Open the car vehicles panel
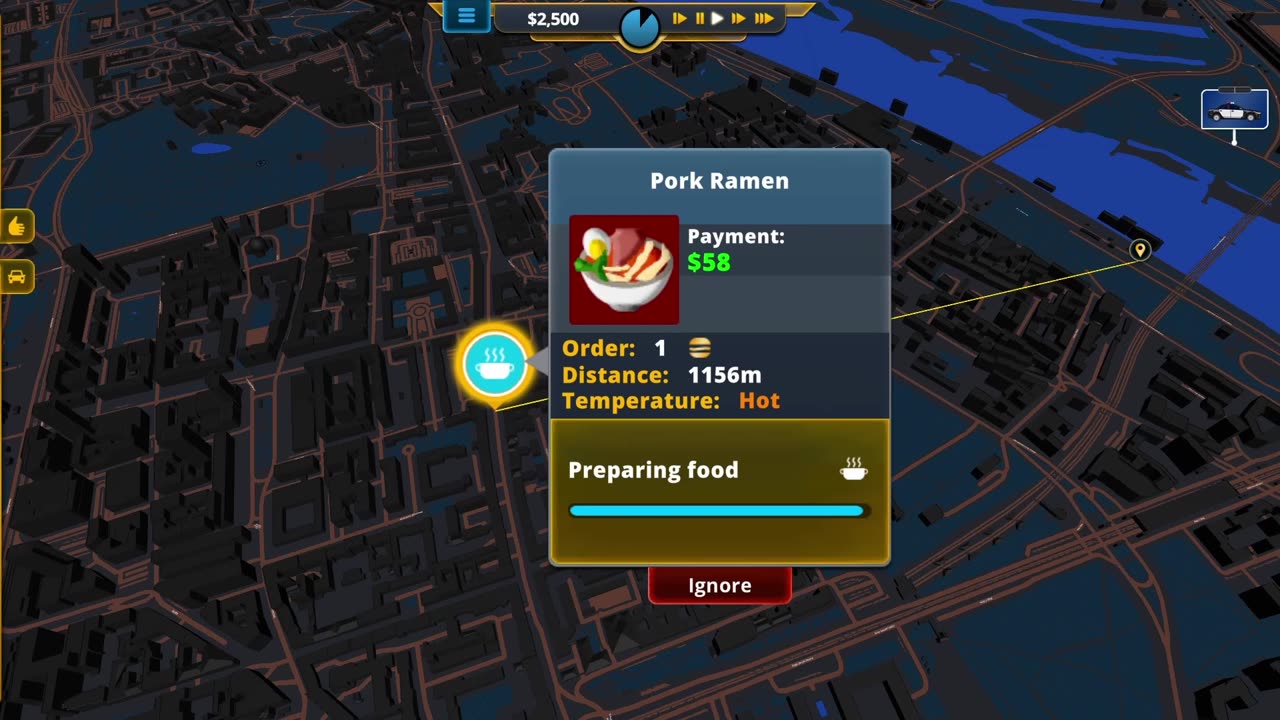 (17, 276)
